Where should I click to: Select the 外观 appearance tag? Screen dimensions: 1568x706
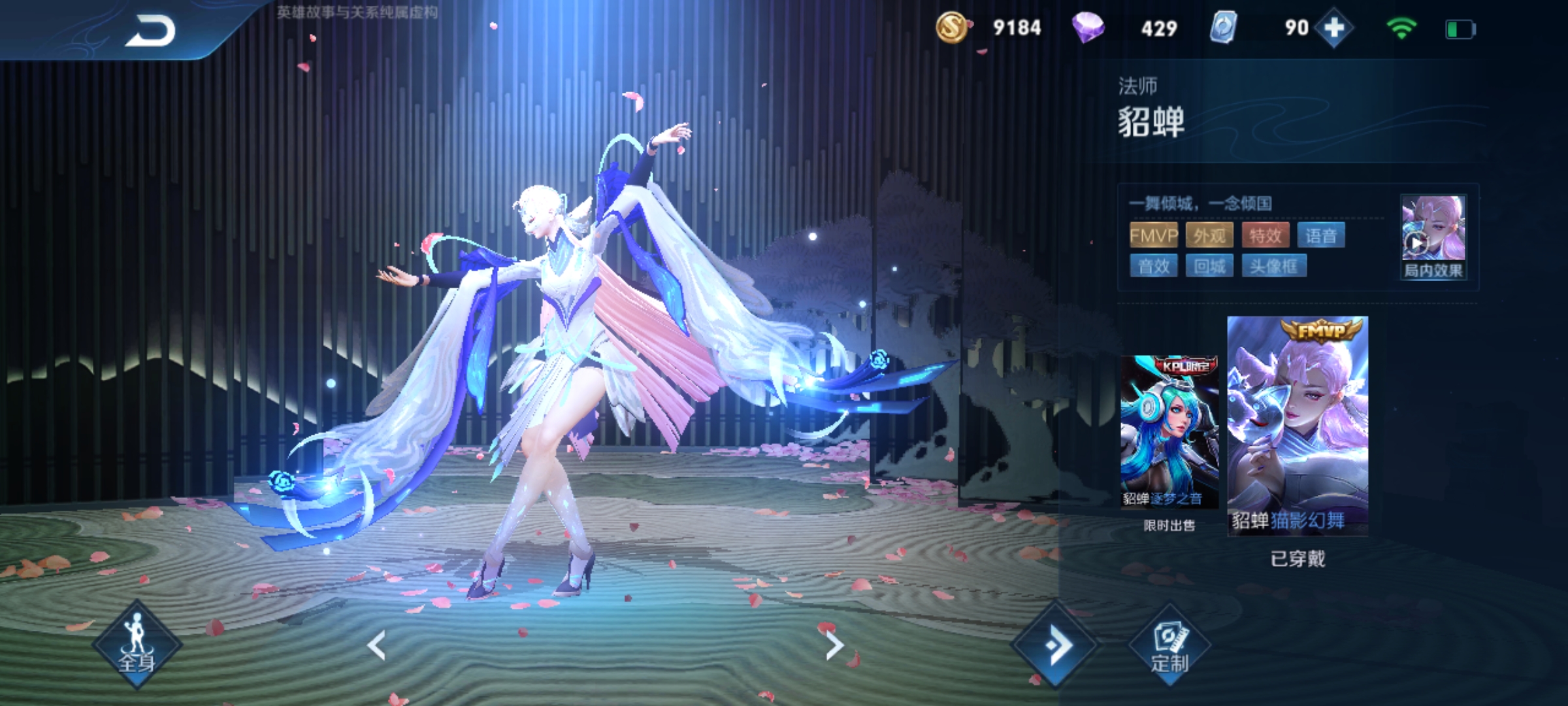1209,235
